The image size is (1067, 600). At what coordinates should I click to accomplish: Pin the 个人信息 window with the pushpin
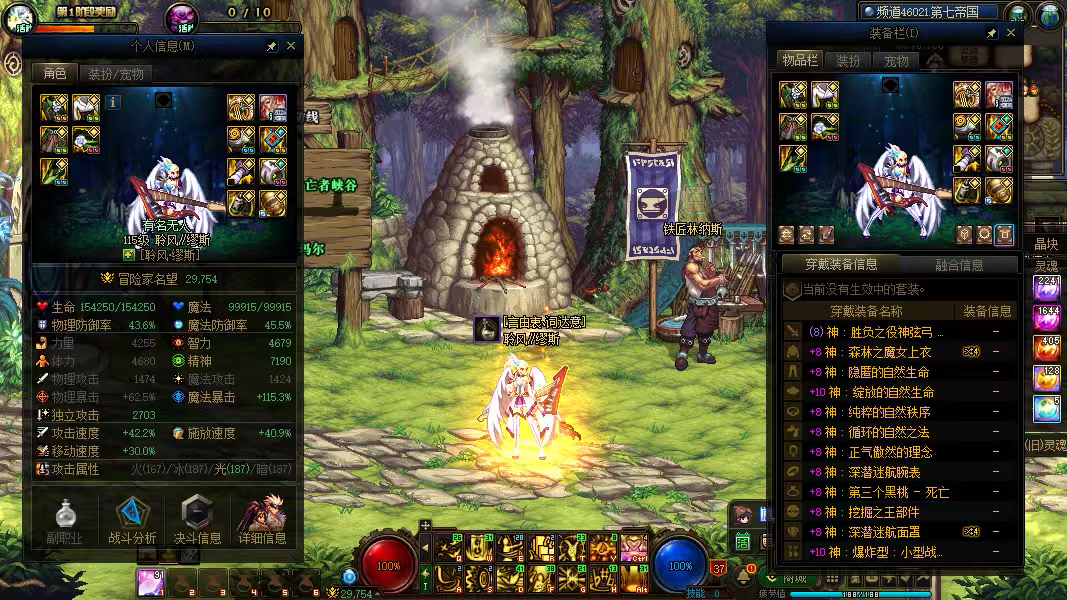(271, 46)
